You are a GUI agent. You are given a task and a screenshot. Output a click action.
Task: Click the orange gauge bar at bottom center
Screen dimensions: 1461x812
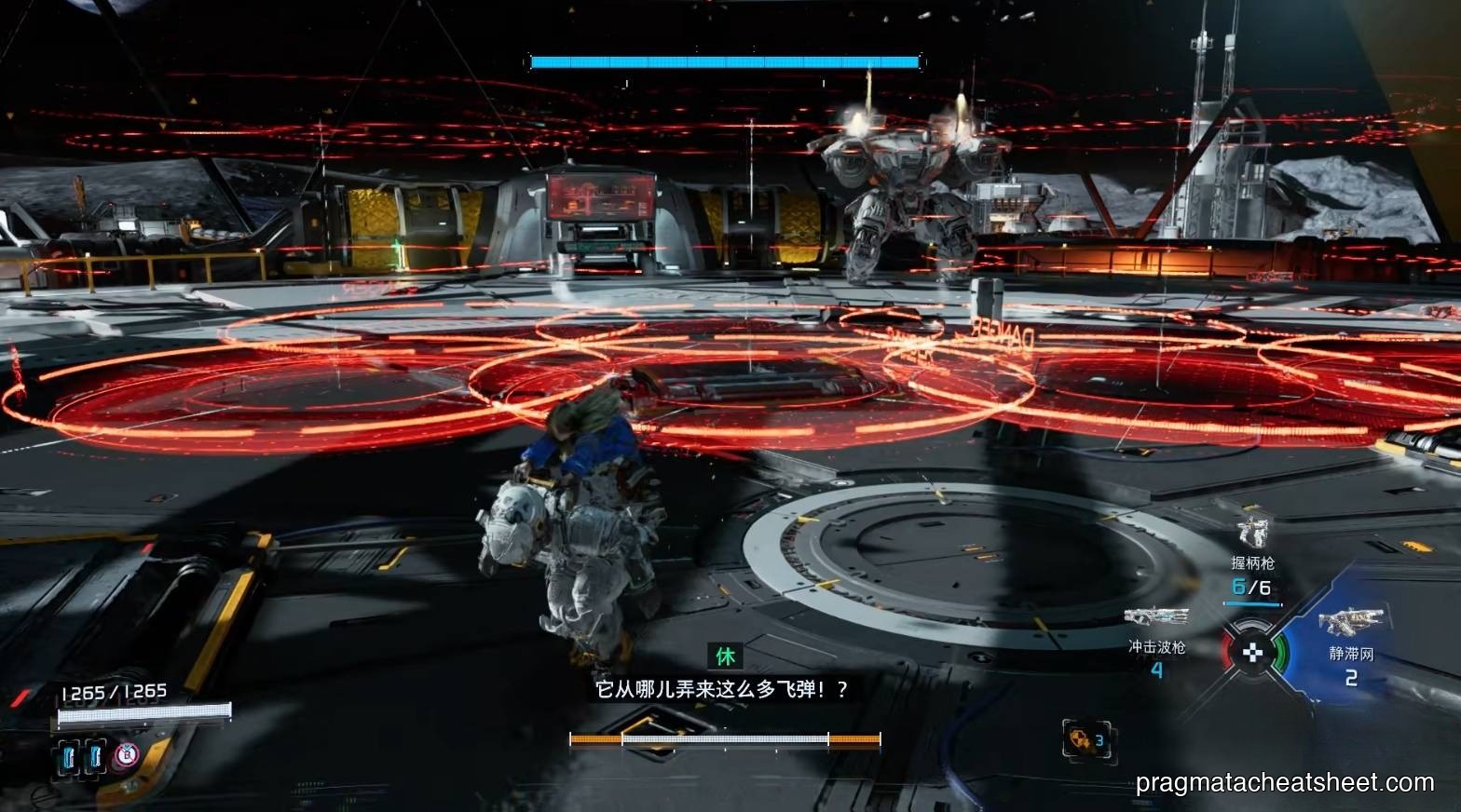(x=724, y=740)
